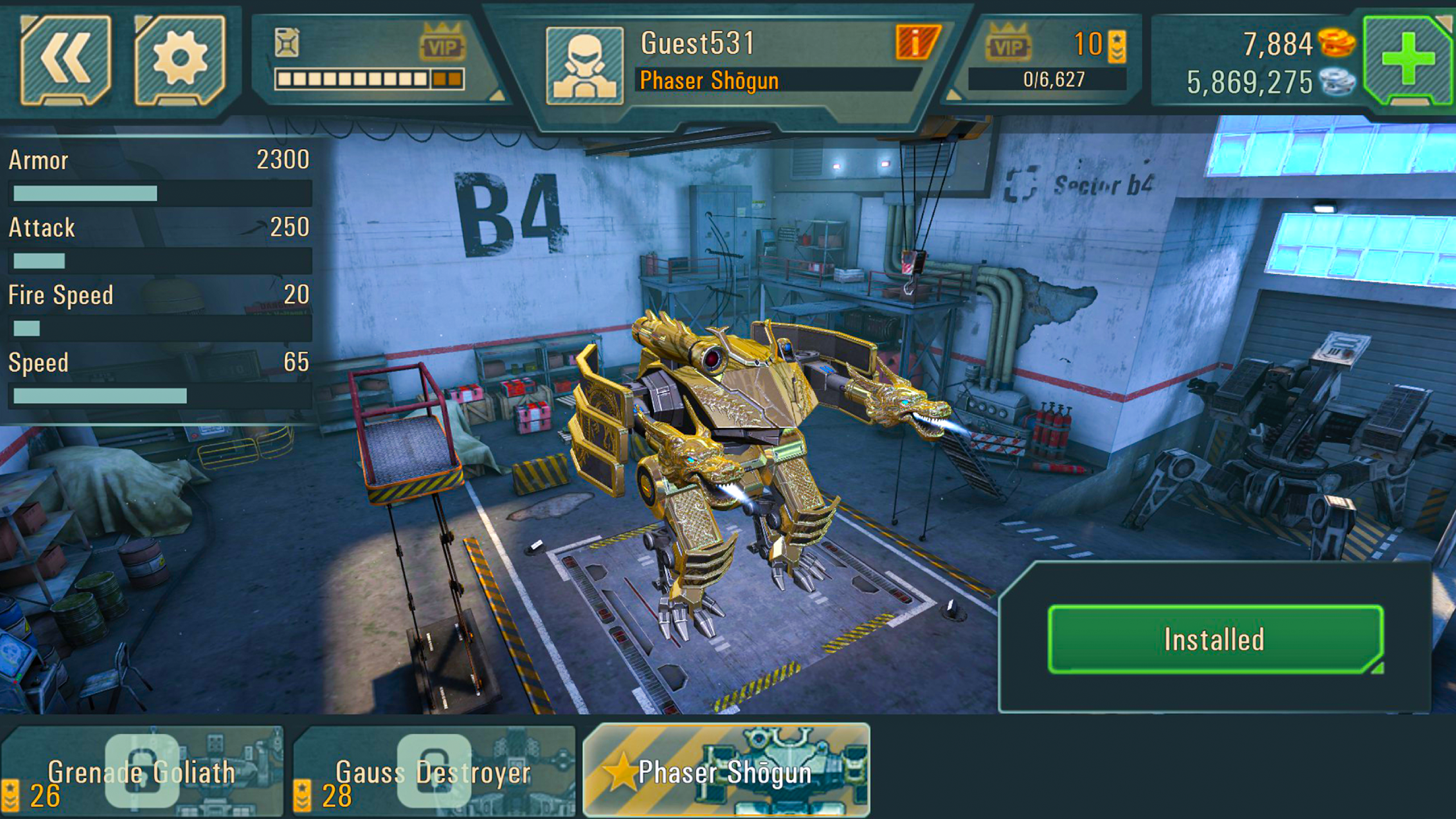The height and width of the screenshot is (819, 1456).
Task: Choose the Phaser Shōgun mech tile
Action: click(x=726, y=771)
